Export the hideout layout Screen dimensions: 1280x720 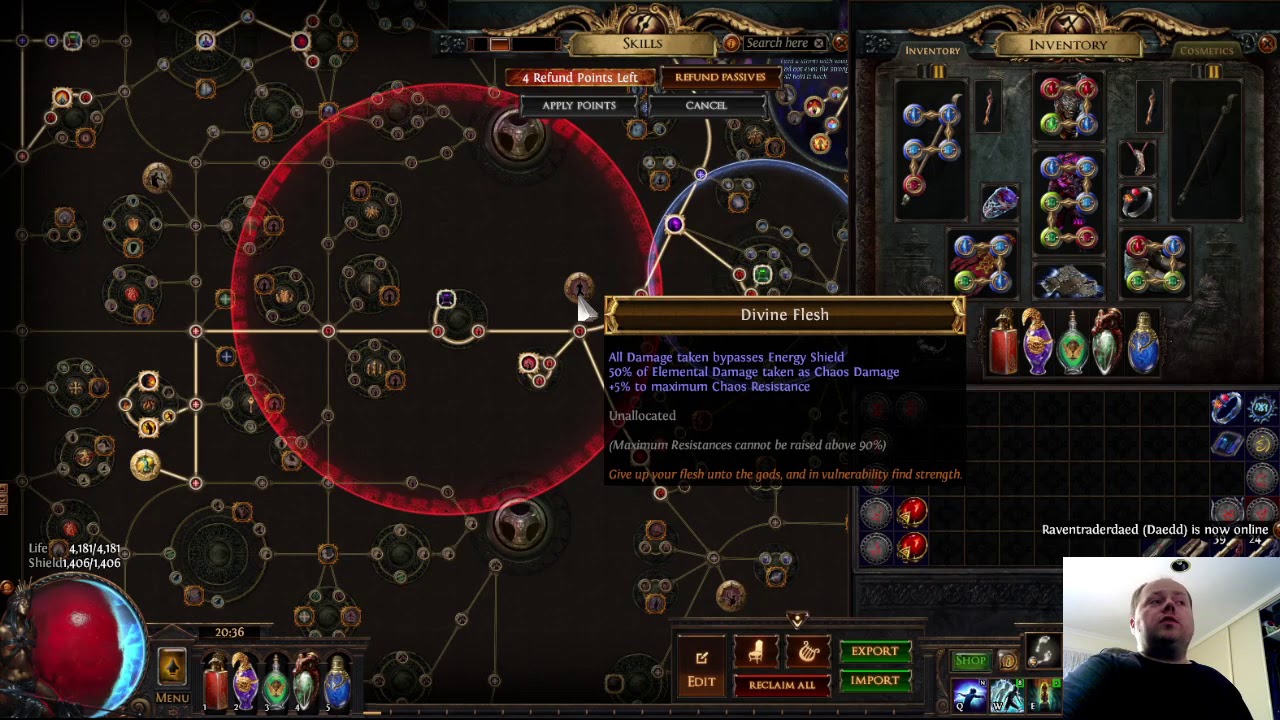(874, 651)
